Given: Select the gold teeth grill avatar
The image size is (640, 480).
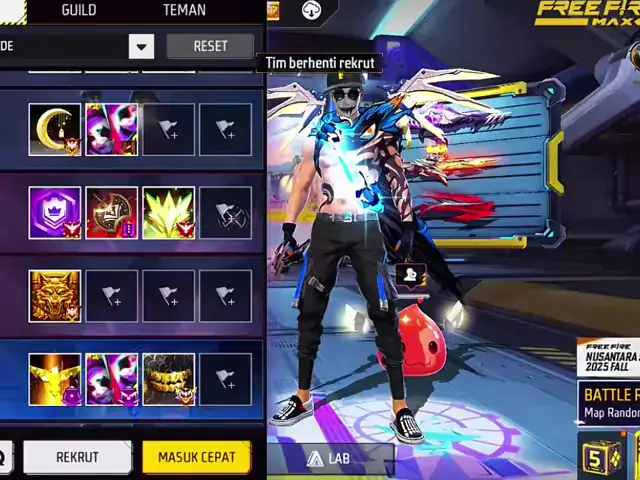Looking at the screenshot, I should click(169, 379).
